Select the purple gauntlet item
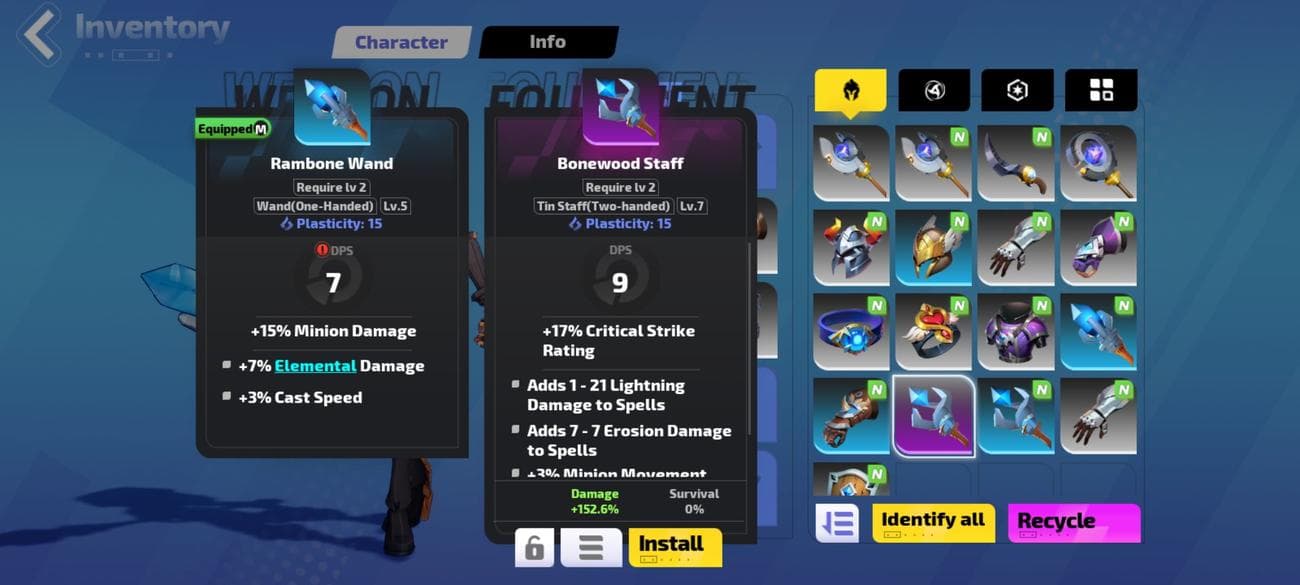Screen dimensions: 1300x585 coord(1098,247)
